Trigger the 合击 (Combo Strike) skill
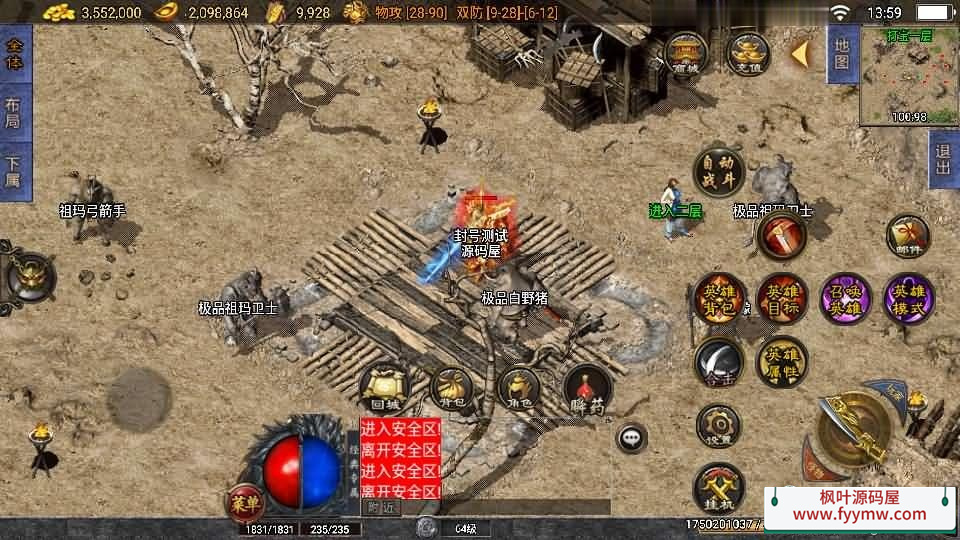The width and height of the screenshot is (960, 540). (x=718, y=361)
